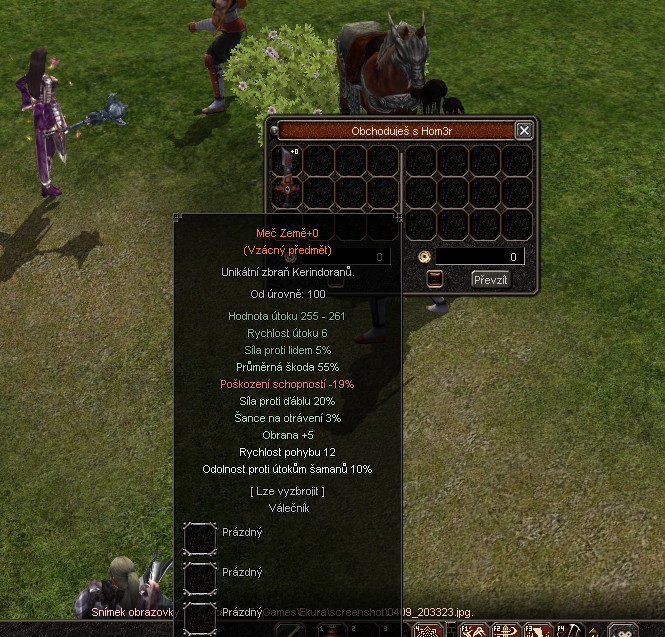Close the trade window with Hom3r
The width and height of the screenshot is (665, 637).
tap(524, 131)
